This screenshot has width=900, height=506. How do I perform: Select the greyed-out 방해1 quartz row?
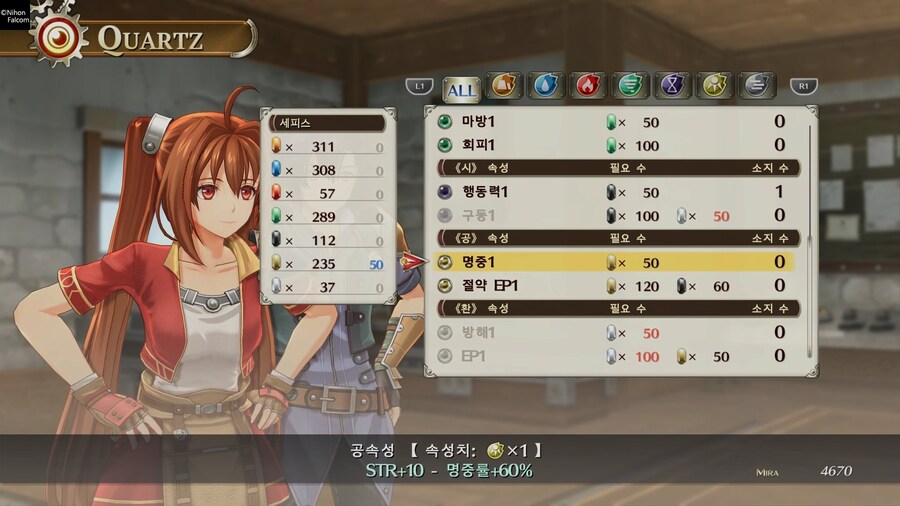point(615,332)
